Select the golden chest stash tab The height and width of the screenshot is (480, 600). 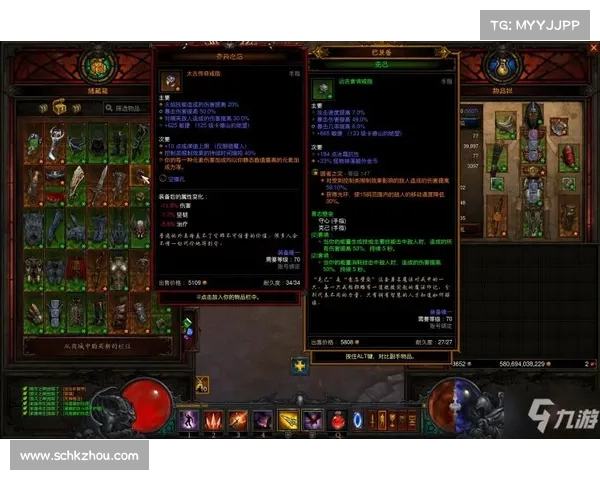pyautogui.click(x=59, y=106)
